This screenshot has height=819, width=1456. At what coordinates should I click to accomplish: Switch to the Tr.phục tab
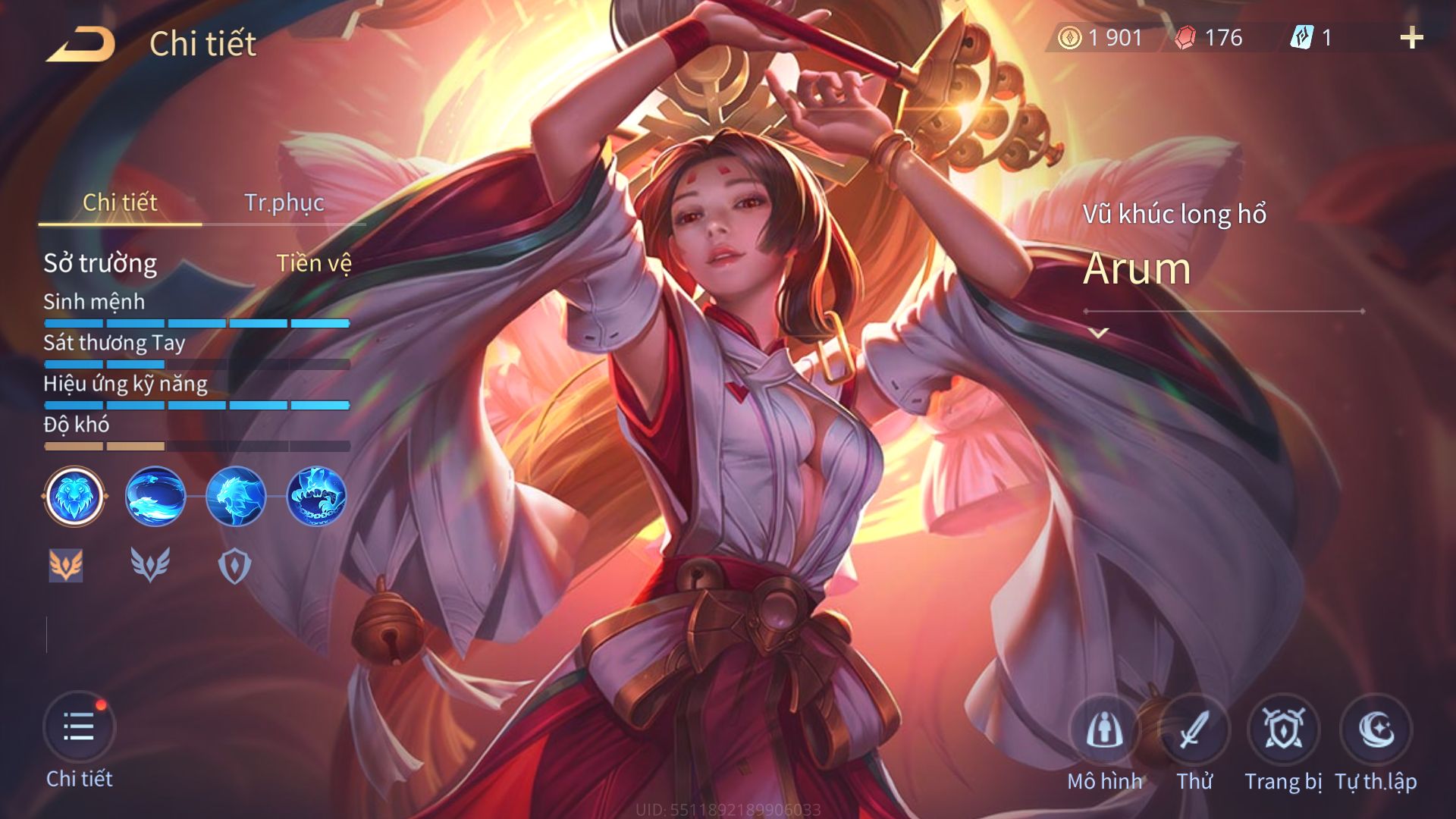(284, 202)
